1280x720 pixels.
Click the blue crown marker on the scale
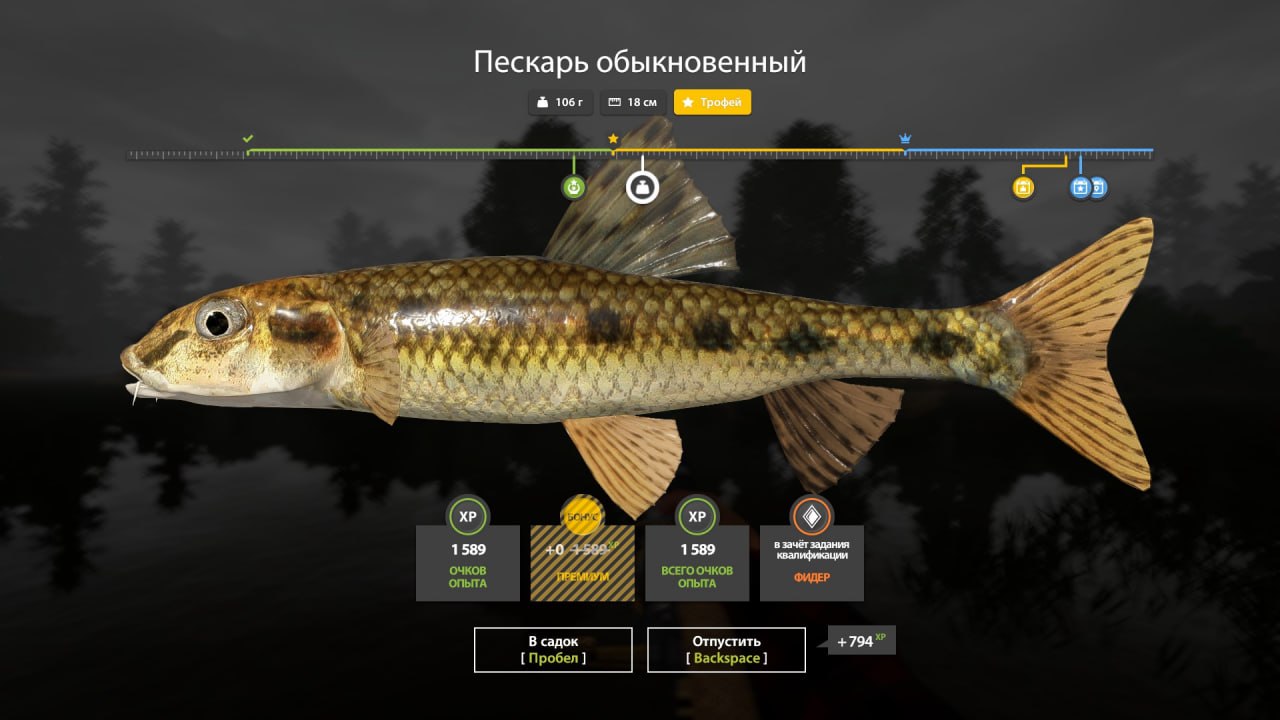(906, 137)
